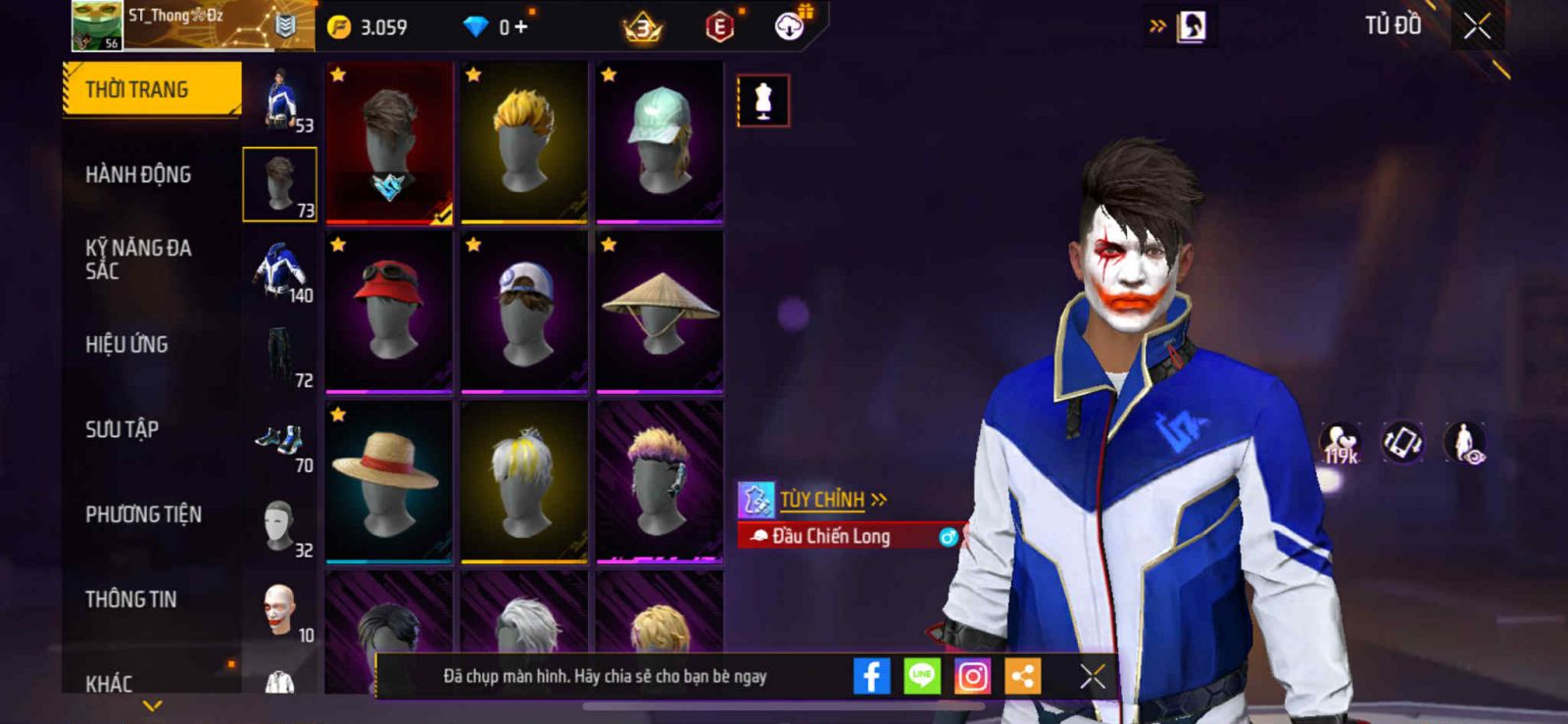The width and height of the screenshot is (1568, 724).
Task: Select the straw hat with red band
Action: (389, 482)
